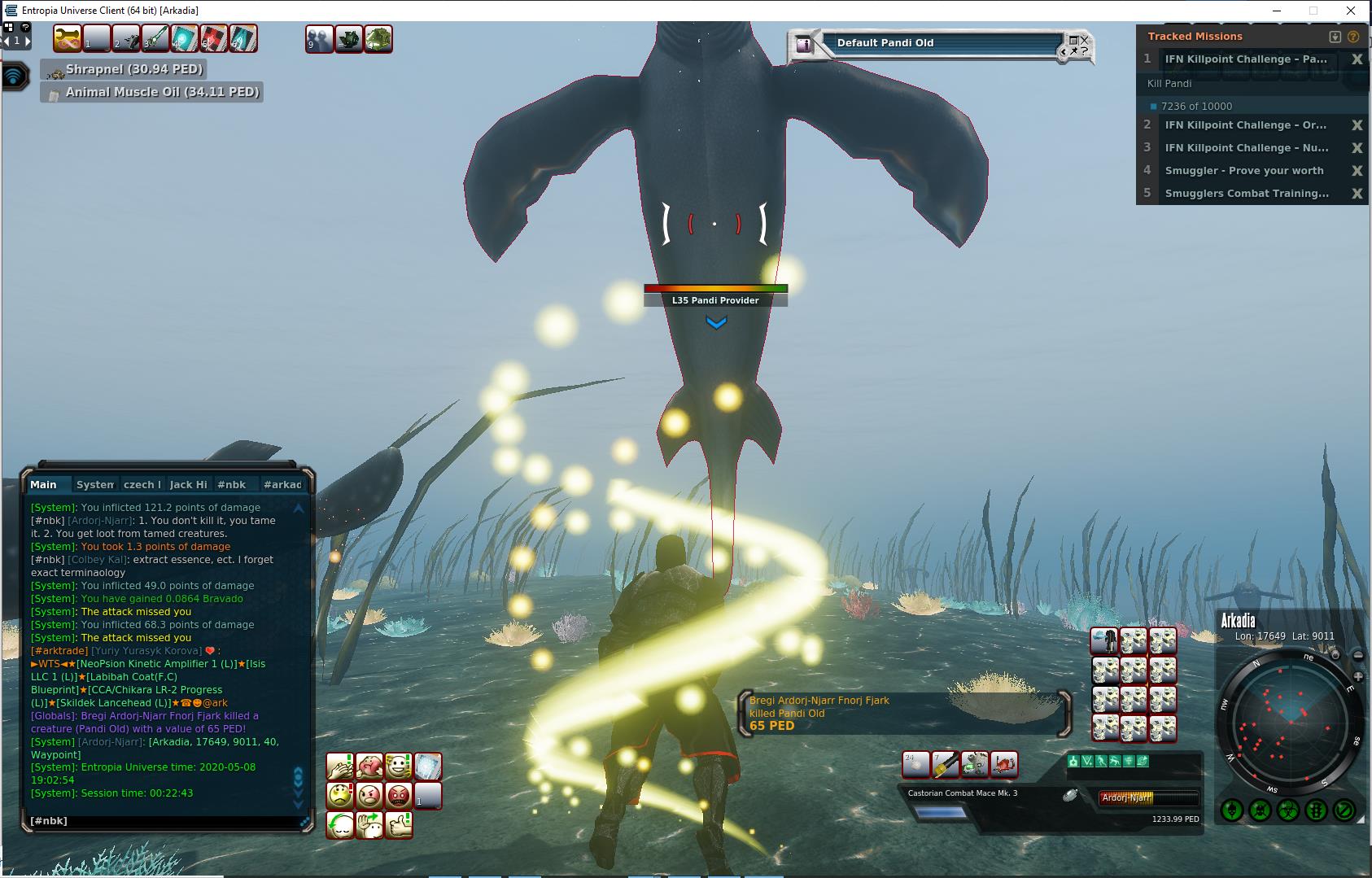This screenshot has height=878, width=1372.
Task: Select the red crab creature quick slot
Action: point(1004,764)
